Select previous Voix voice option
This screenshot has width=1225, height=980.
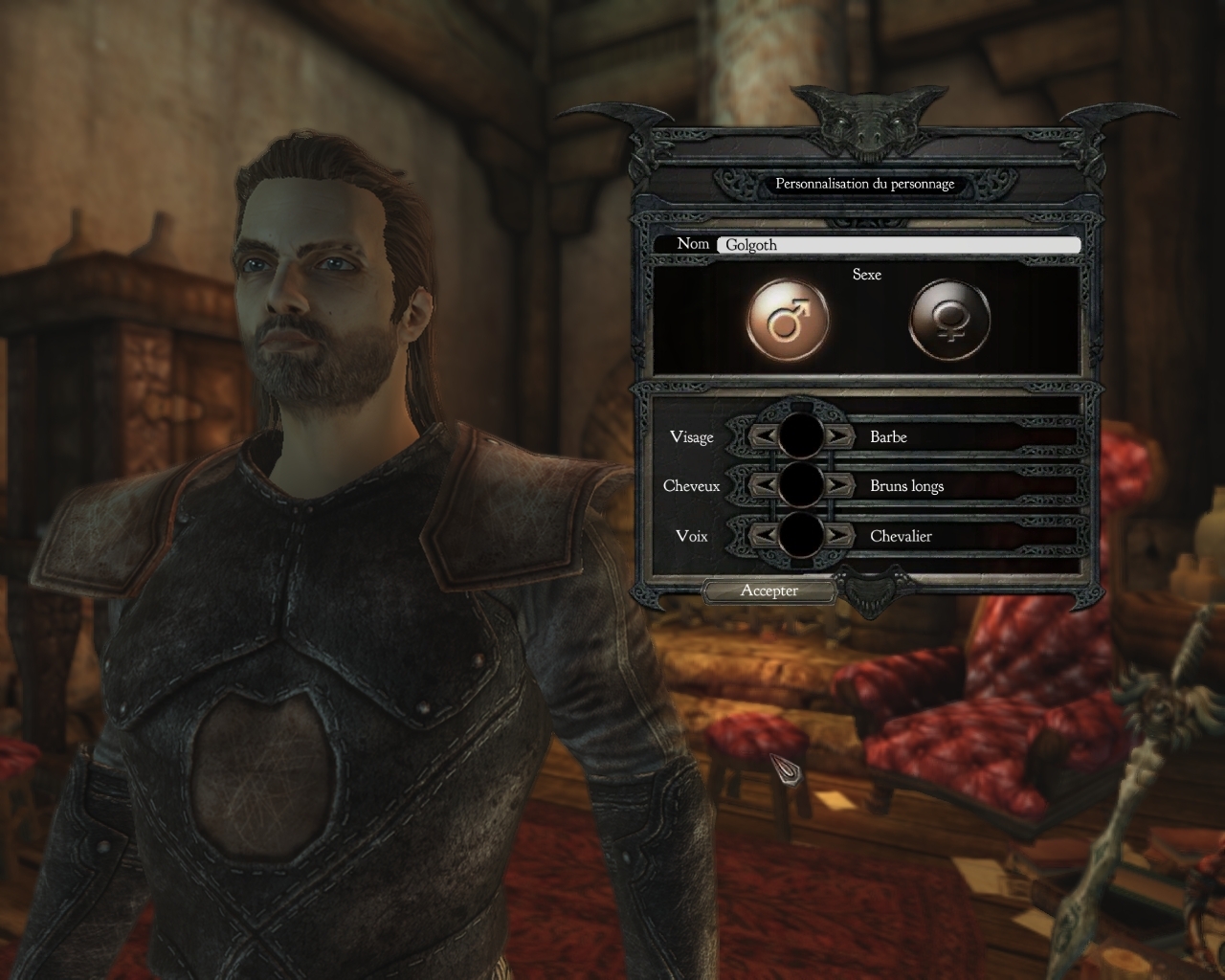pos(763,535)
